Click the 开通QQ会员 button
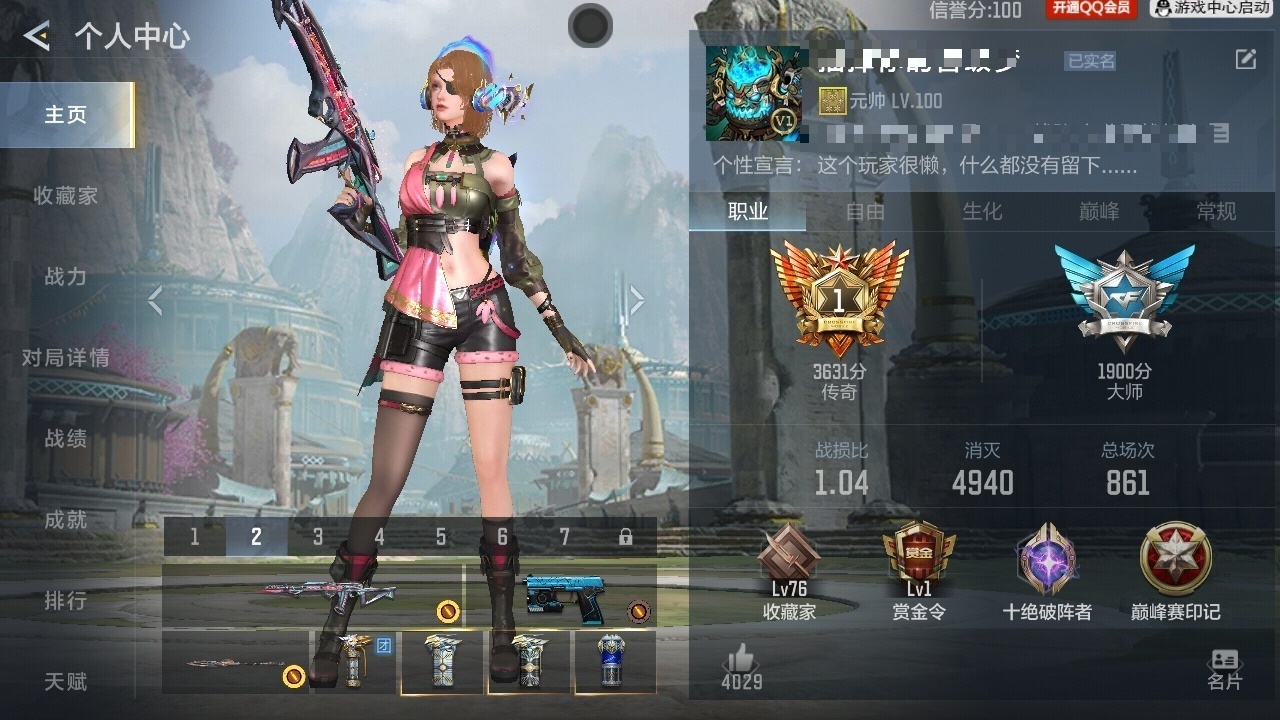The width and height of the screenshot is (1280, 720). [1090, 9]
